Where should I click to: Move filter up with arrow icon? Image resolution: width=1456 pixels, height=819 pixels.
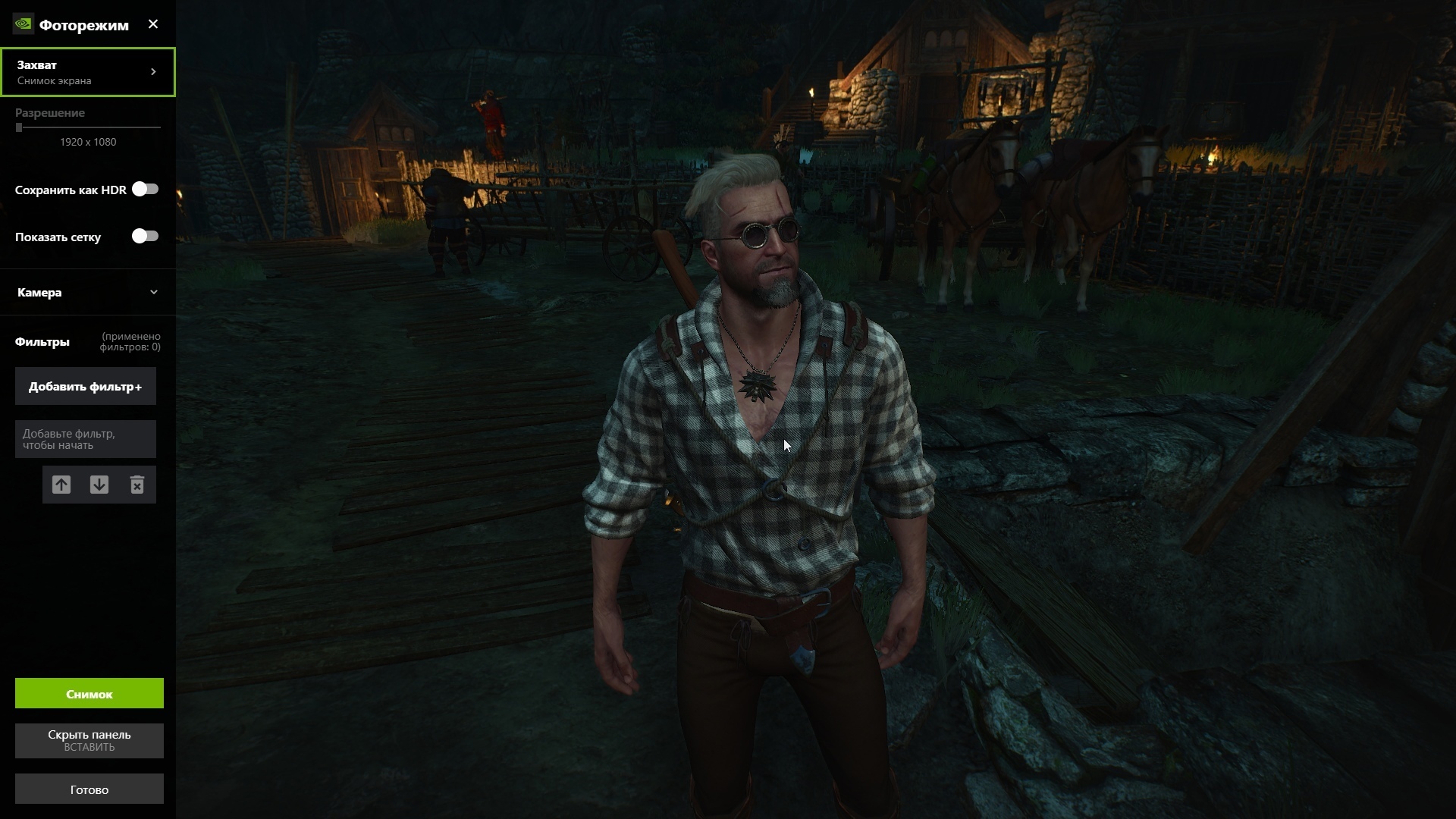[61, 485]
